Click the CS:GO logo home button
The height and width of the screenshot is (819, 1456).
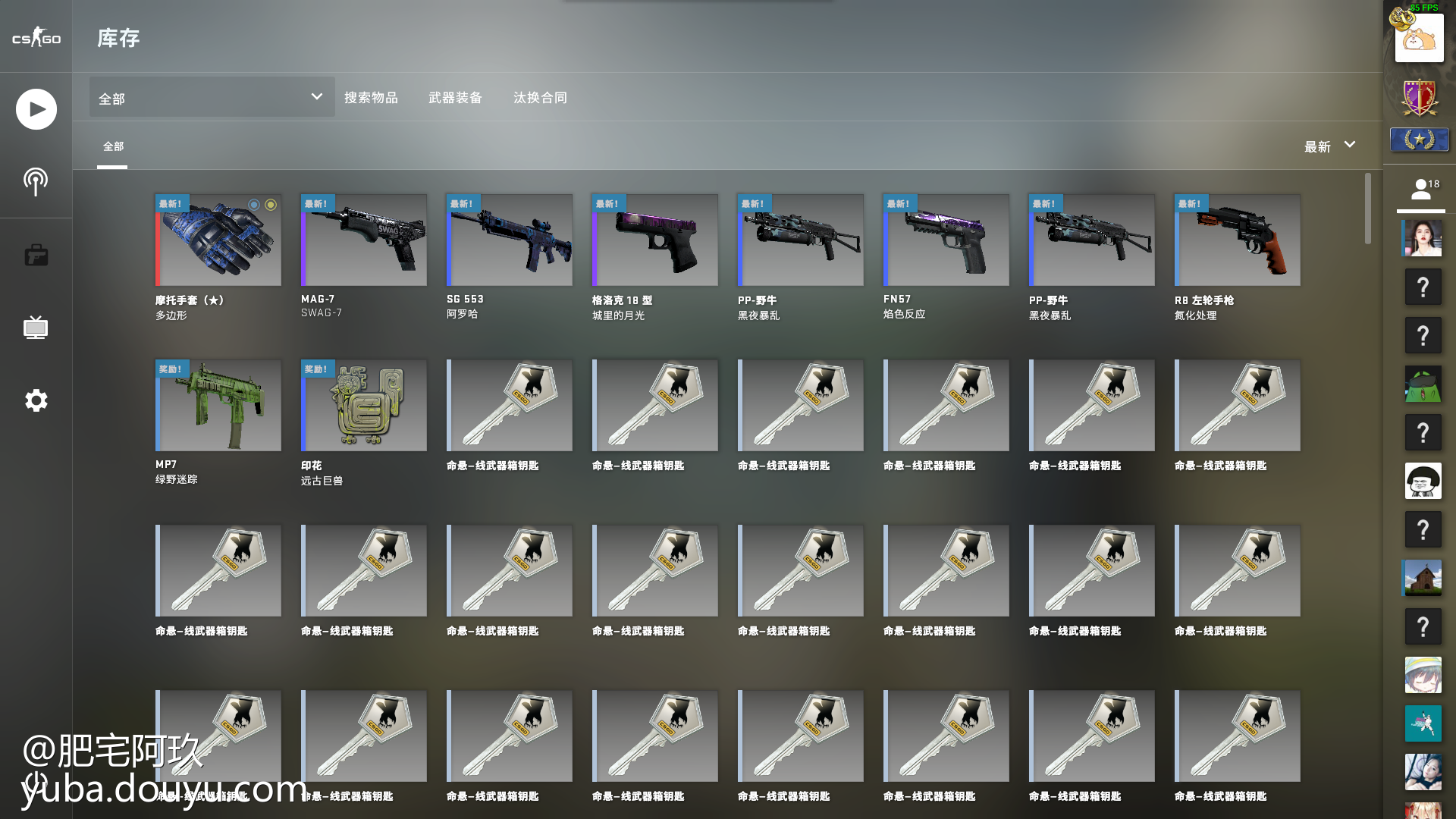coord(36,37)
